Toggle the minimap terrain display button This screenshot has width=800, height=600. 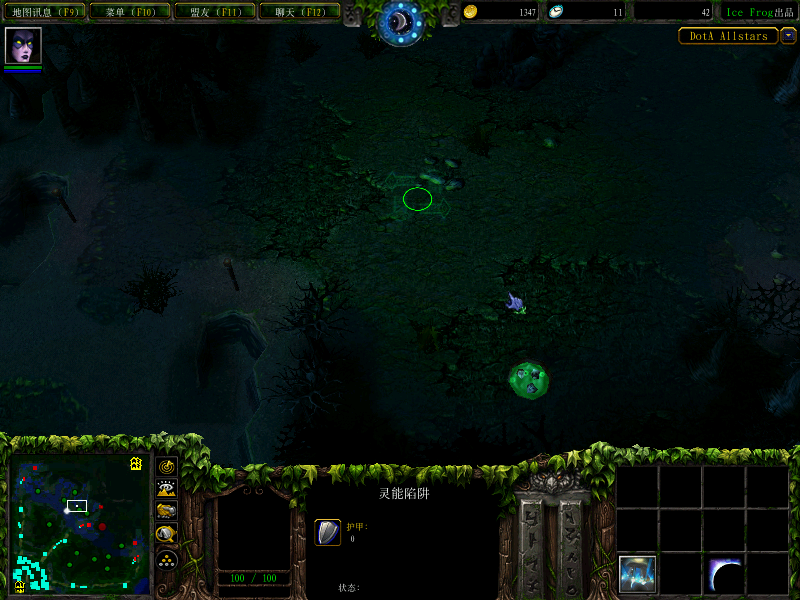pos(167,489)
